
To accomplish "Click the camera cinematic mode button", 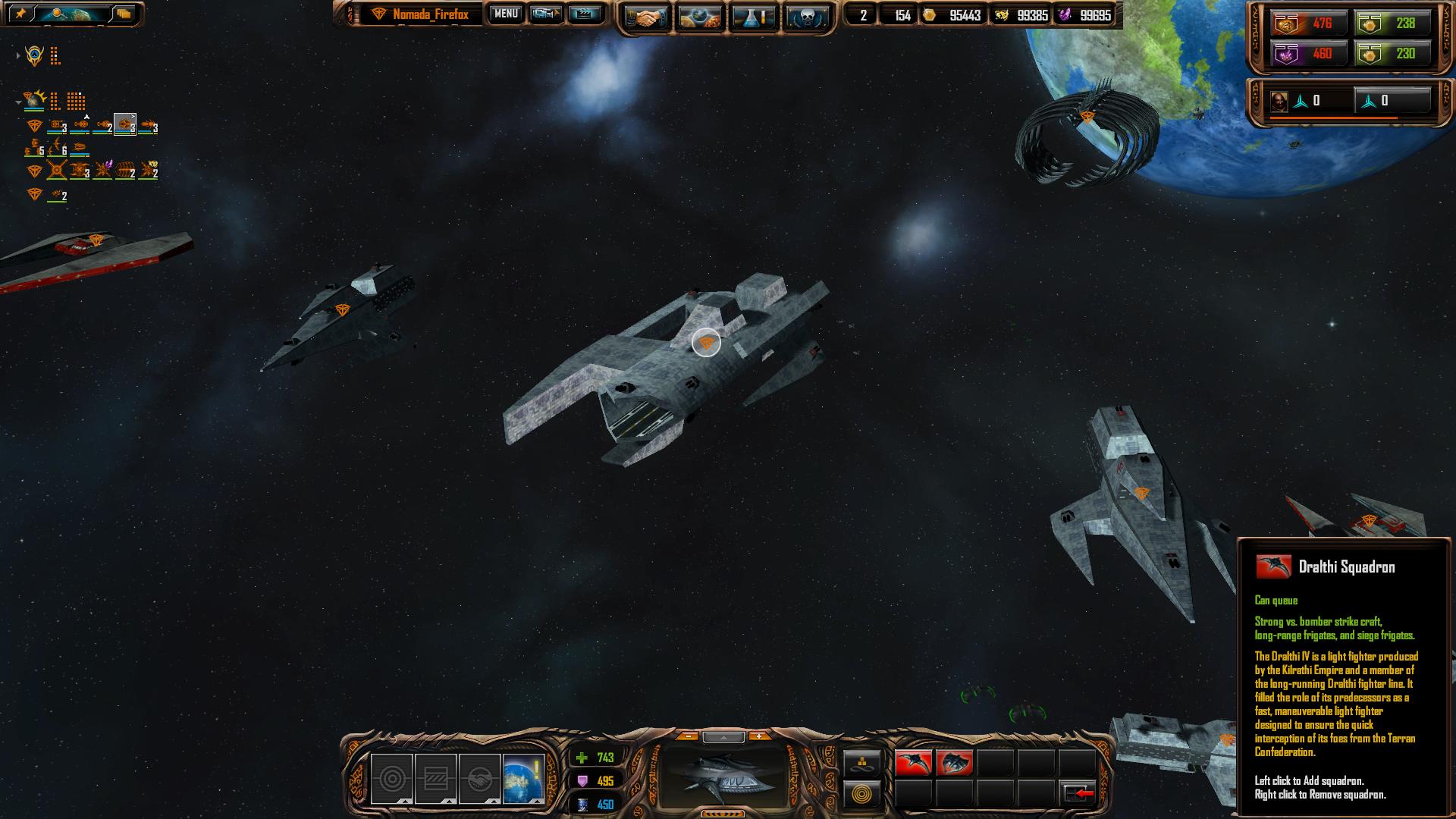I will [x=545, y=14].
